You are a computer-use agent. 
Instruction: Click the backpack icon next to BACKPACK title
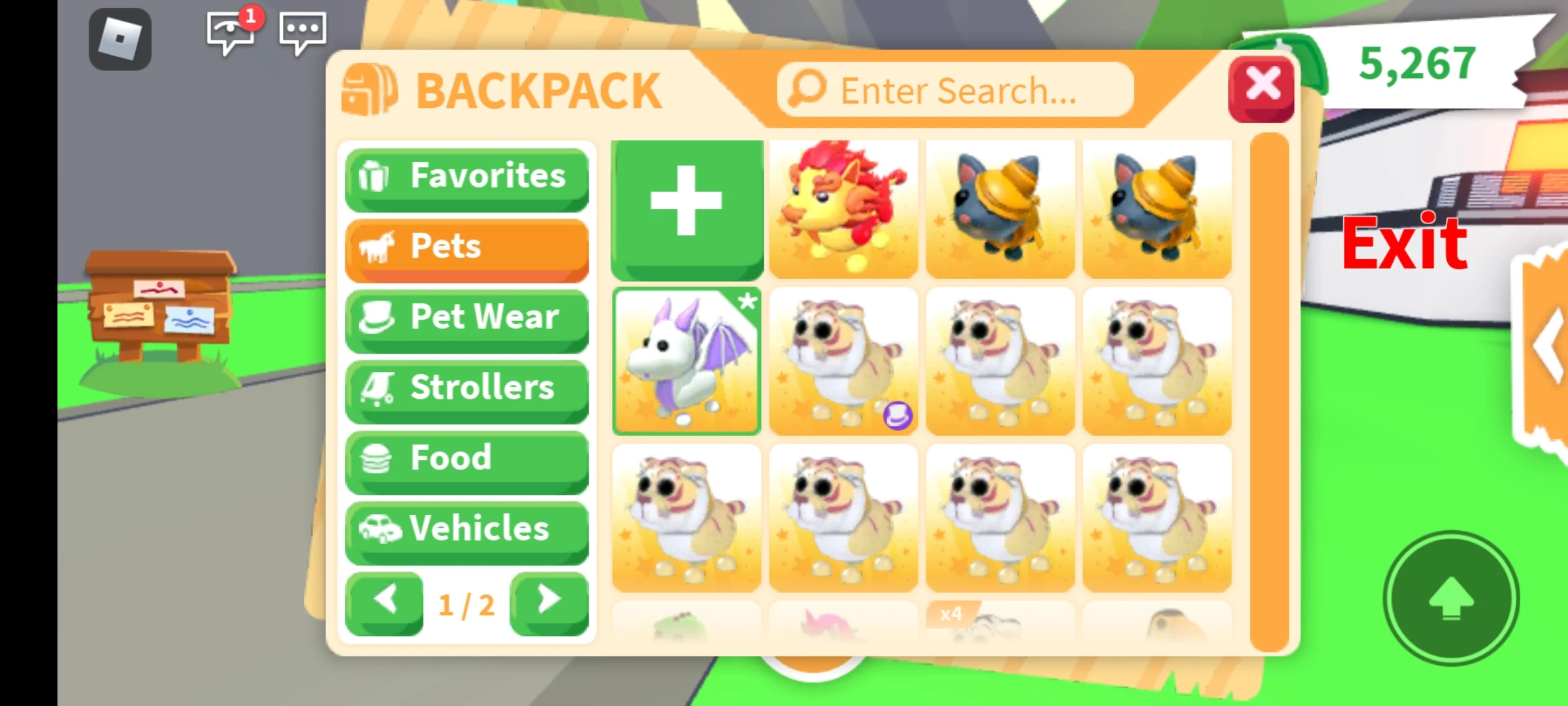coord(371,89)
